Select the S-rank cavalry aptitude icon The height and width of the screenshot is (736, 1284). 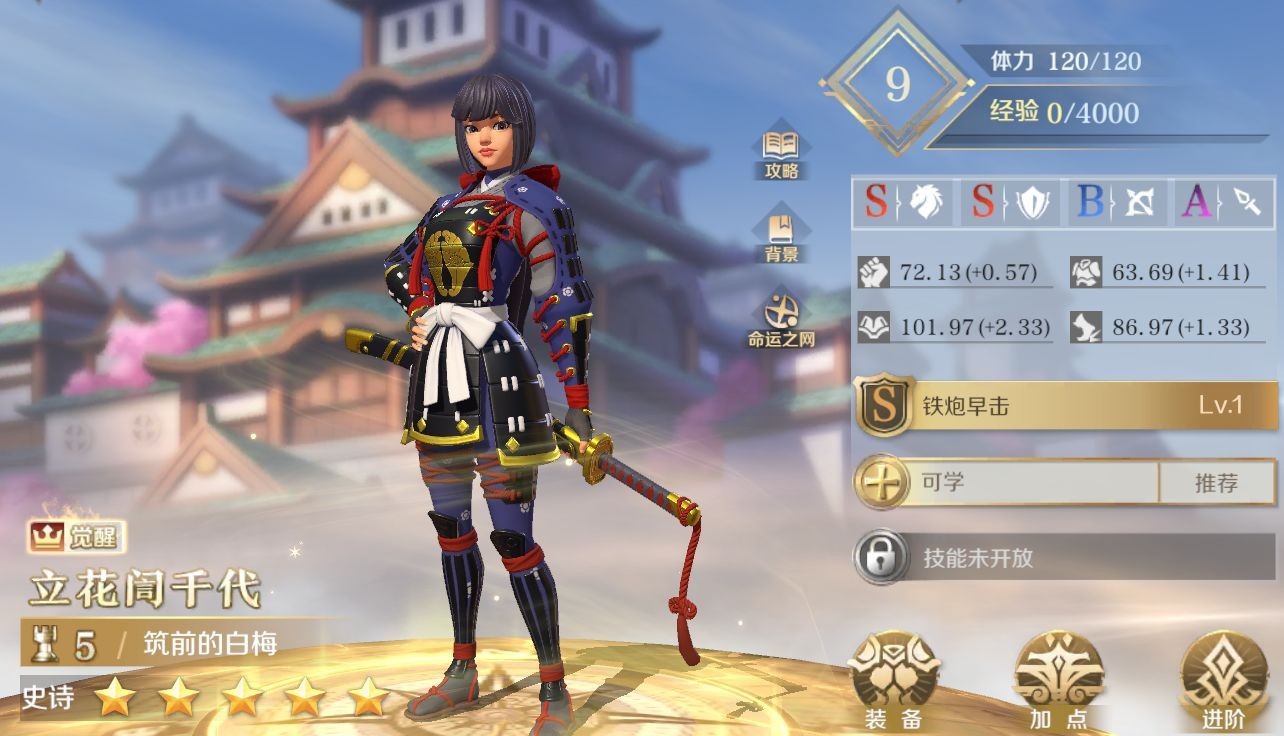click(905, 203)
